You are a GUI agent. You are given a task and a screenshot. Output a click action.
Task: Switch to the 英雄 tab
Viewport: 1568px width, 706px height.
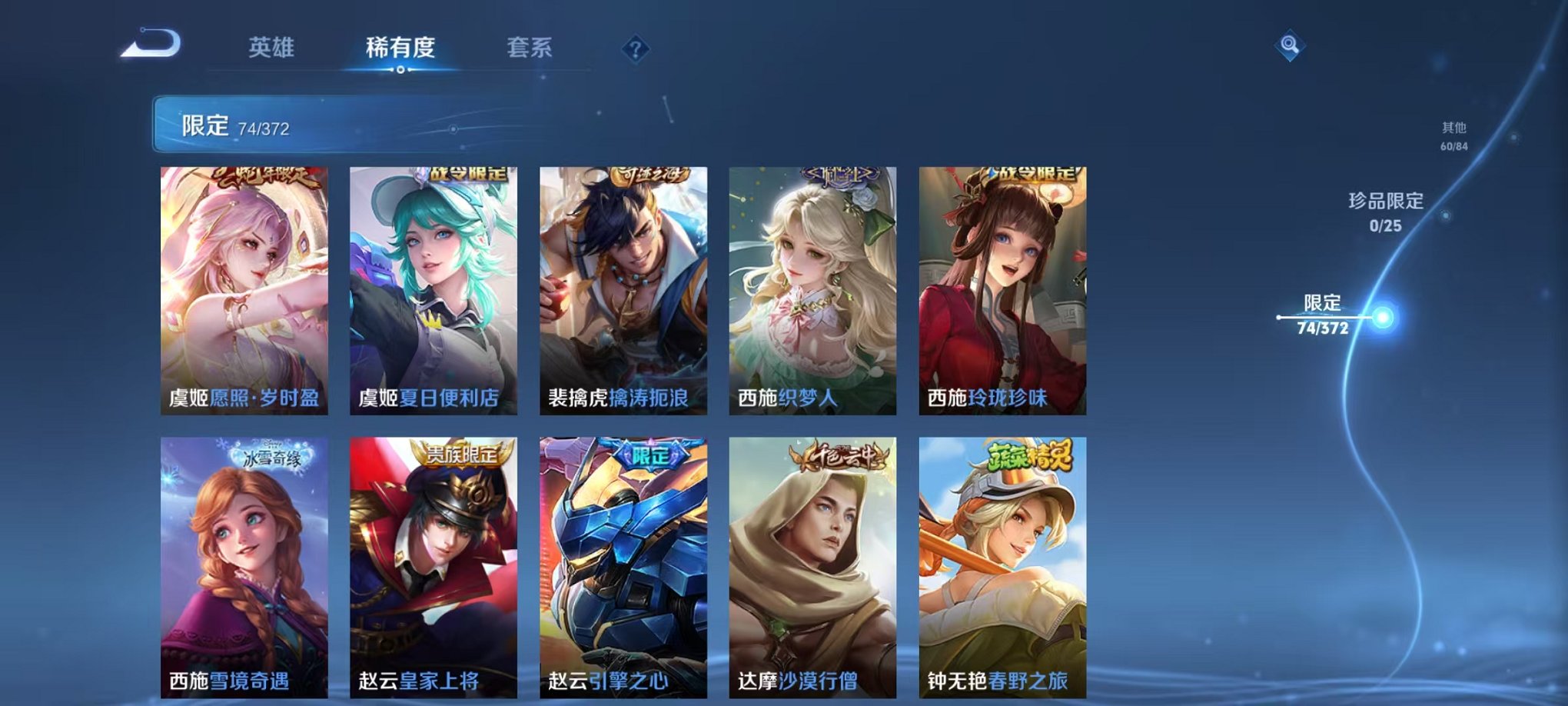pos(273,46)
